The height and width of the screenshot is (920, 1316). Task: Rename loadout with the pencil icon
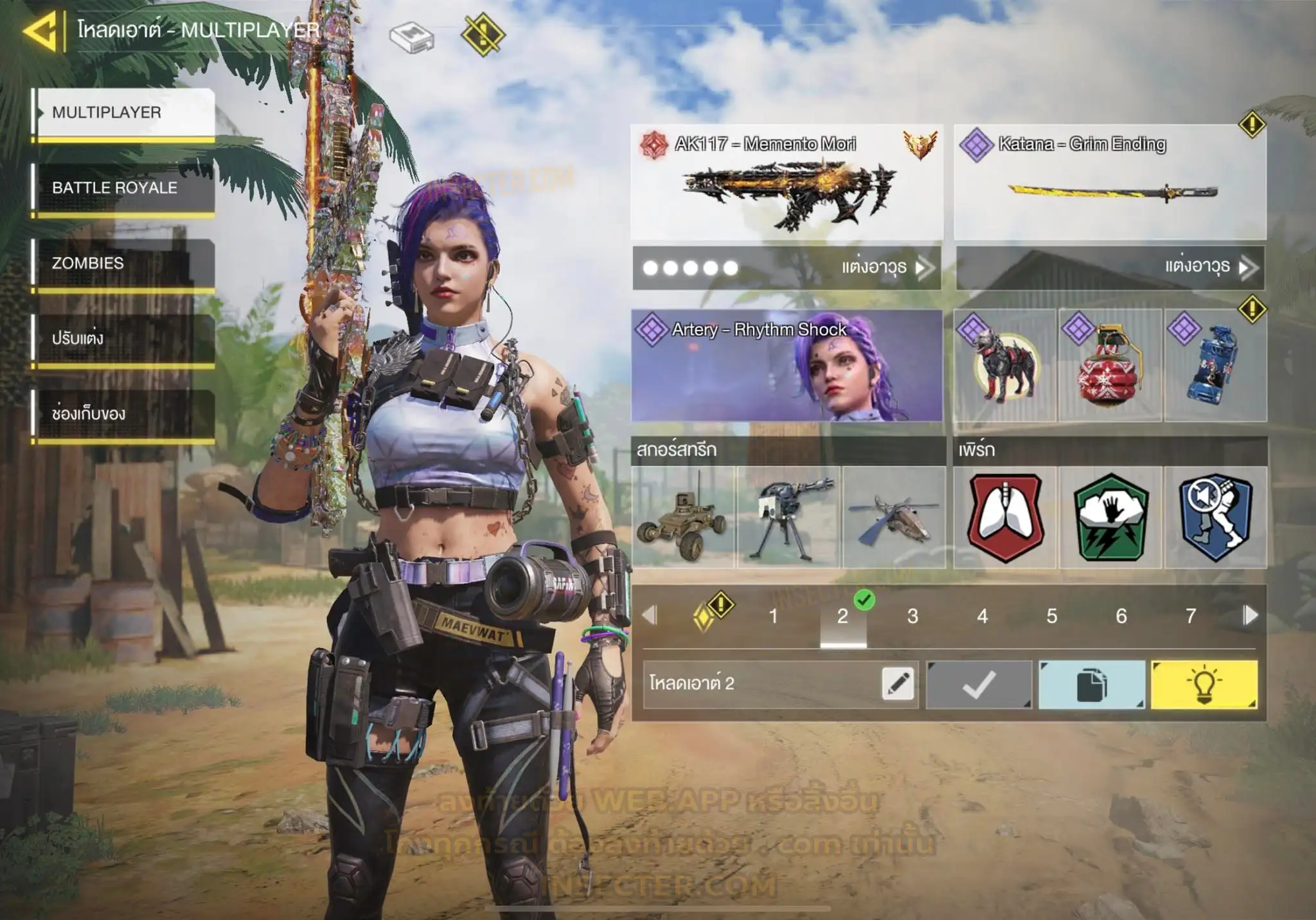(x=898, y=683)
